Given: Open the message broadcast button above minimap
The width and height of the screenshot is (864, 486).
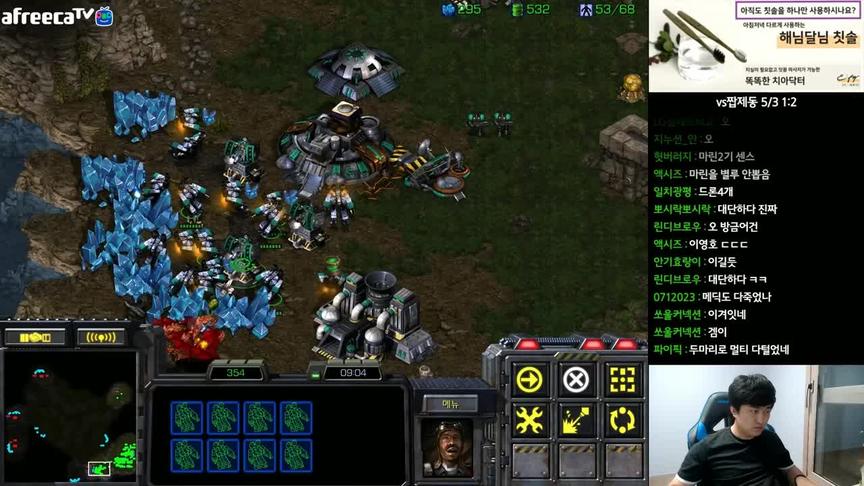Looking at the screenshot, I should [100, 337].
